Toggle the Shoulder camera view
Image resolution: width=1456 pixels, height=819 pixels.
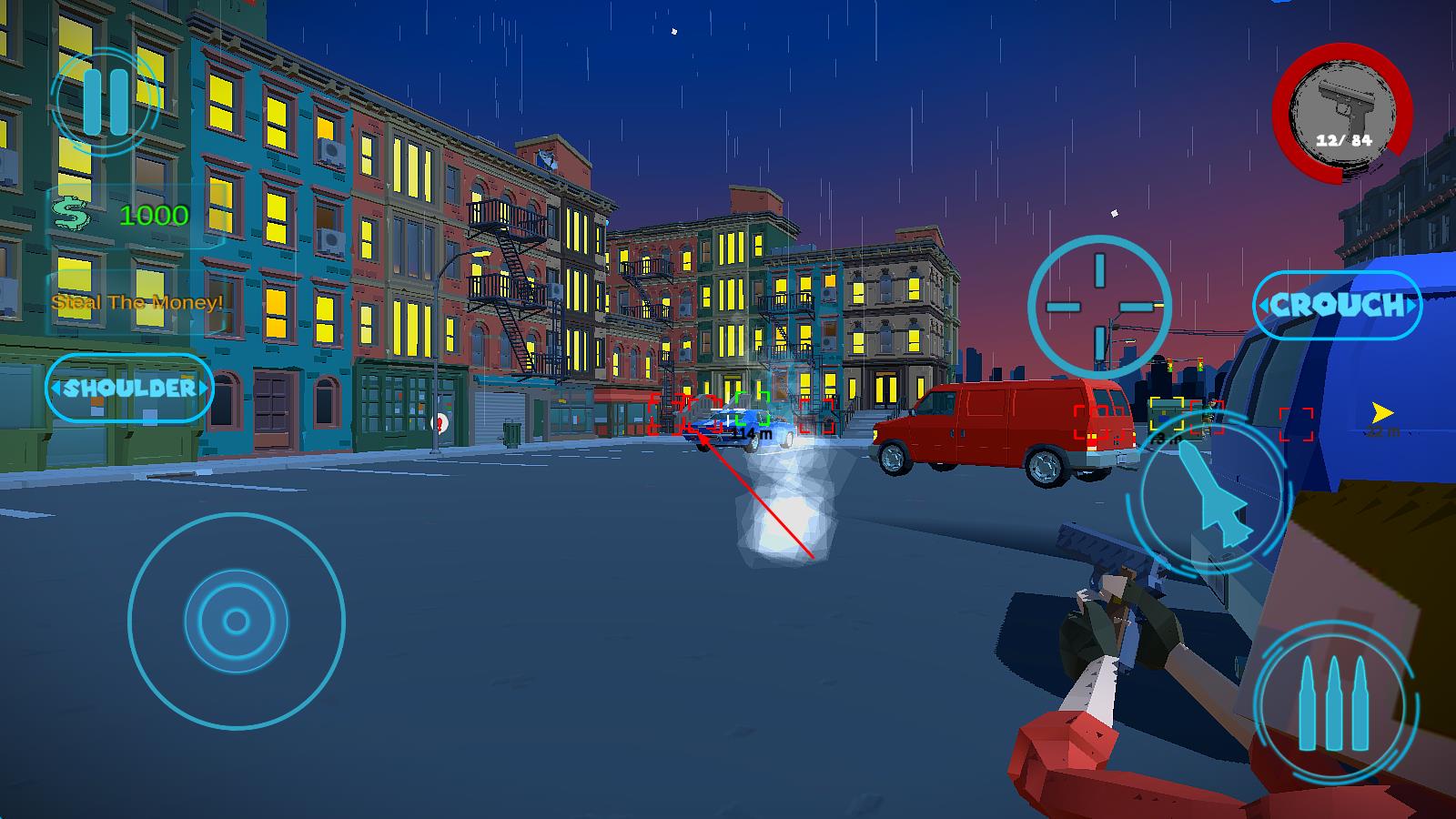129,388
